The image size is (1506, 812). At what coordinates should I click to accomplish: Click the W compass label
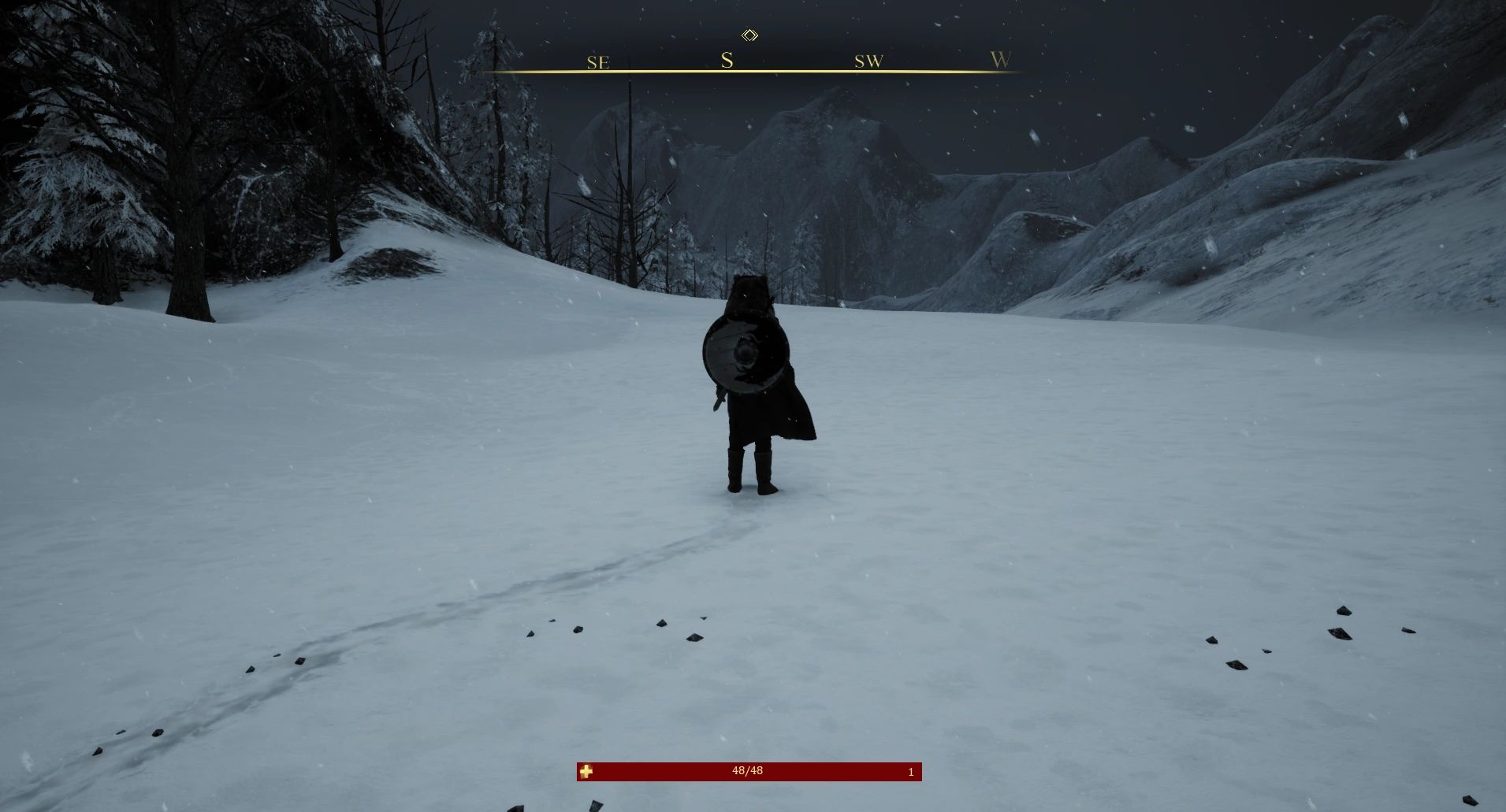coord(999,61)
